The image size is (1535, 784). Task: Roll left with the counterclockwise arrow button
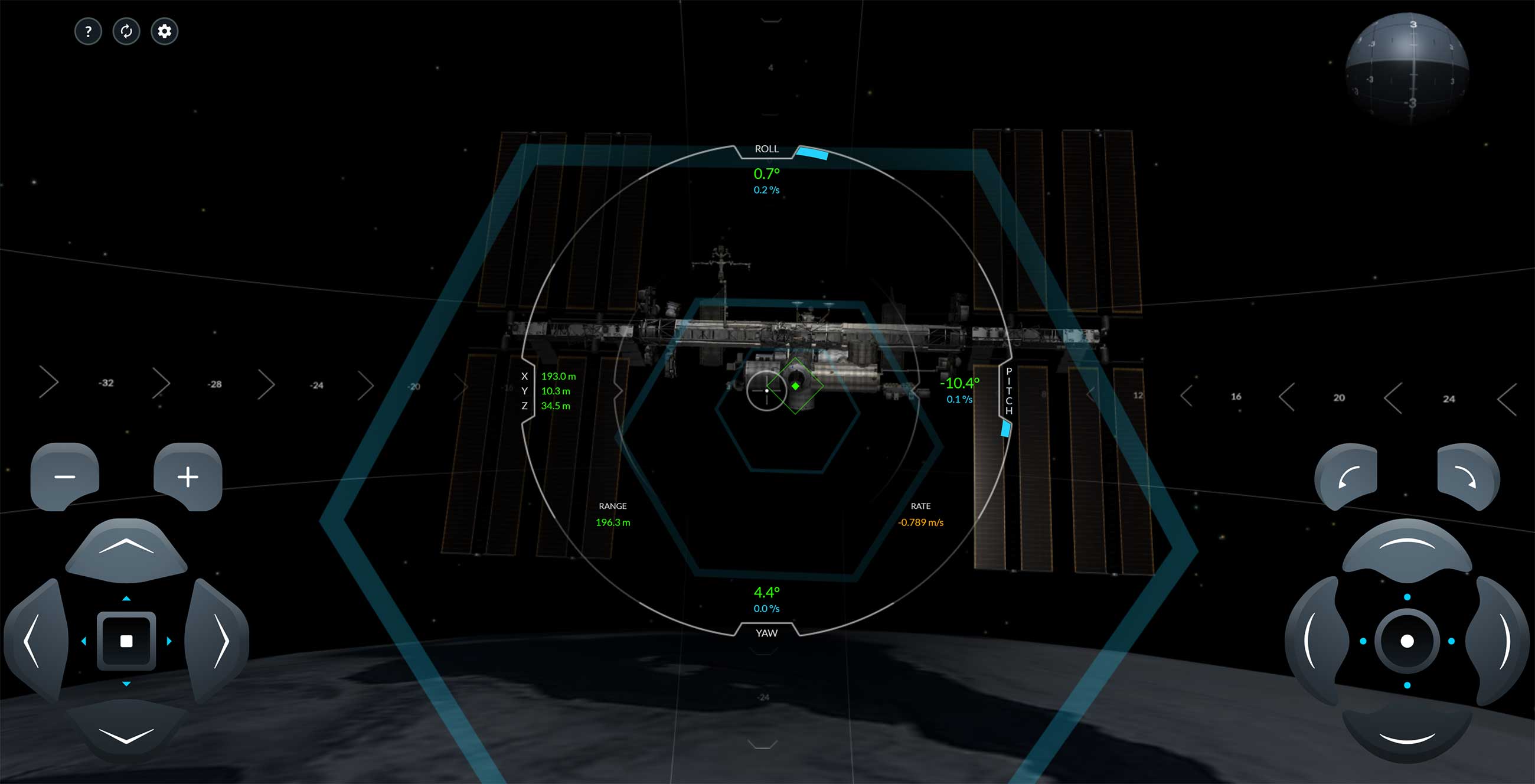pyautogui.click(x=1347, y=476)
